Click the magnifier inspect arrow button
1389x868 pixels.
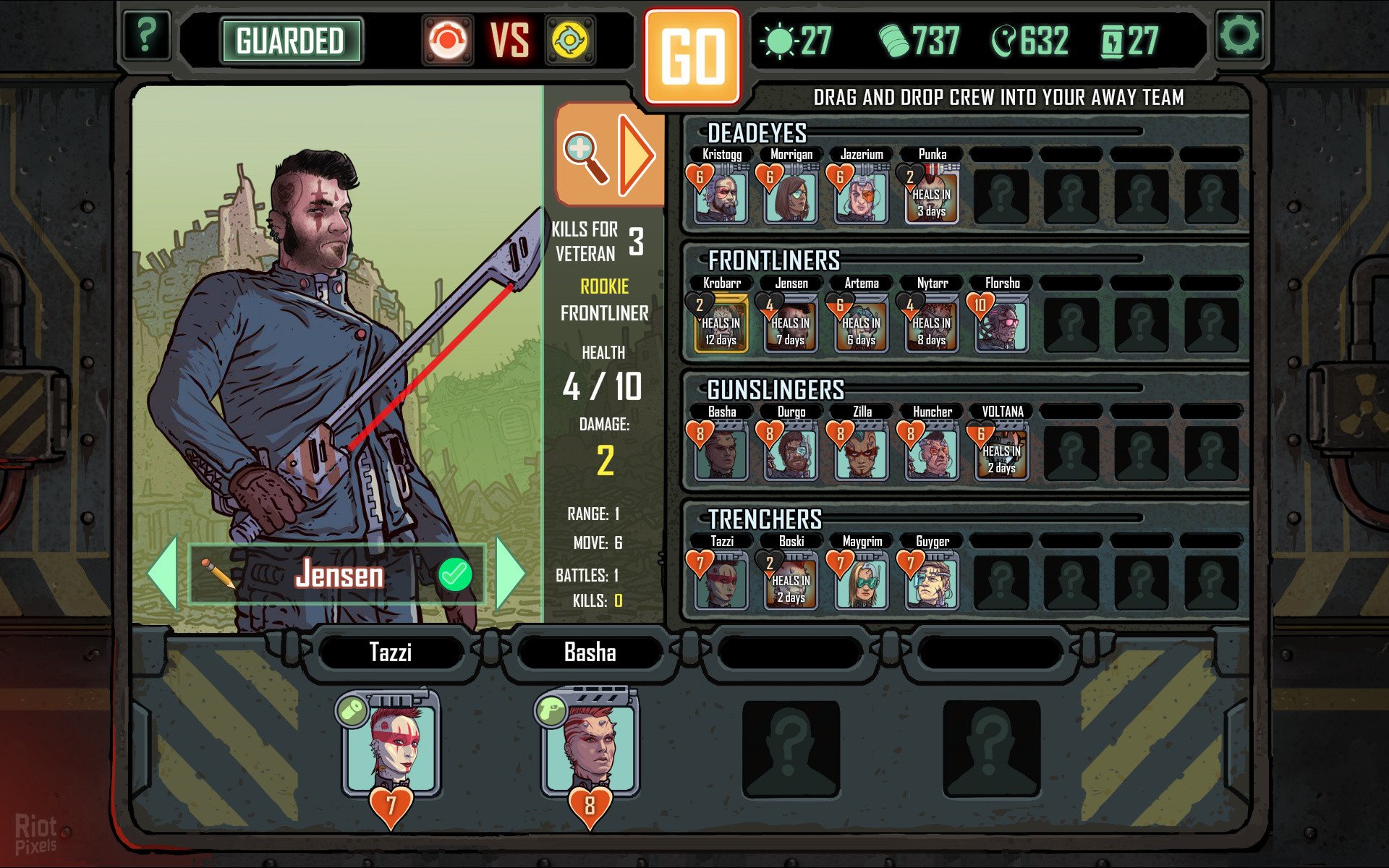pos(609,155)
